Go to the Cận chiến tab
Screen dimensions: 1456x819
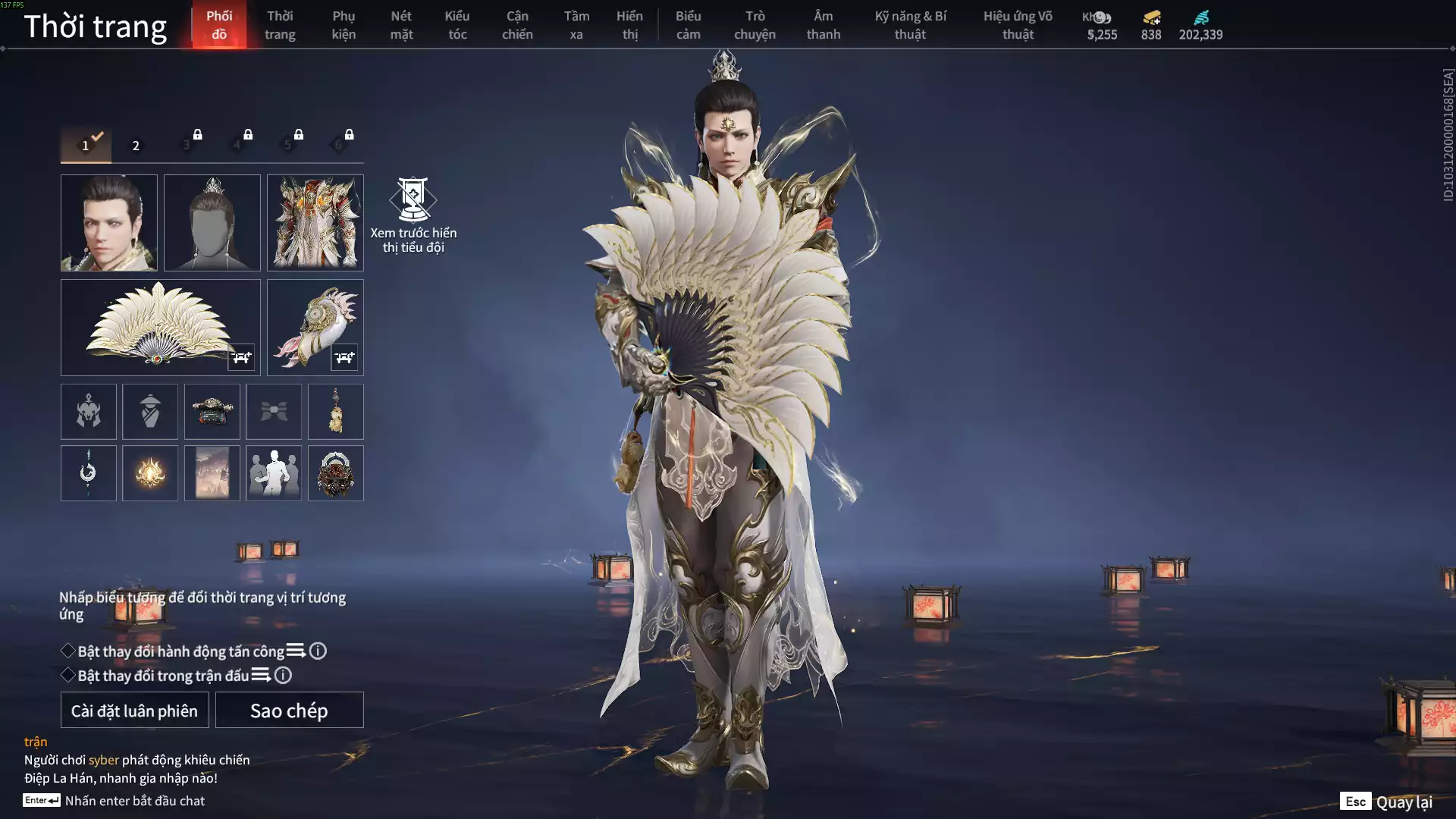pos(517,25)
